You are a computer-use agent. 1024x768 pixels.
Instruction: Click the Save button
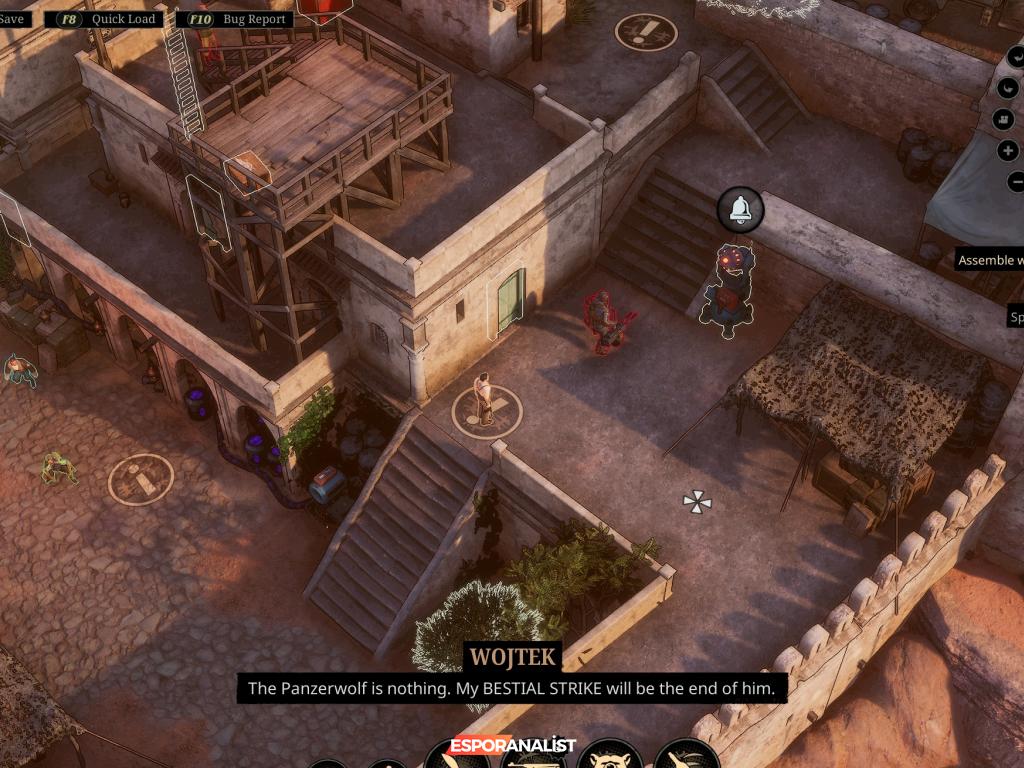tap(14, 19)
